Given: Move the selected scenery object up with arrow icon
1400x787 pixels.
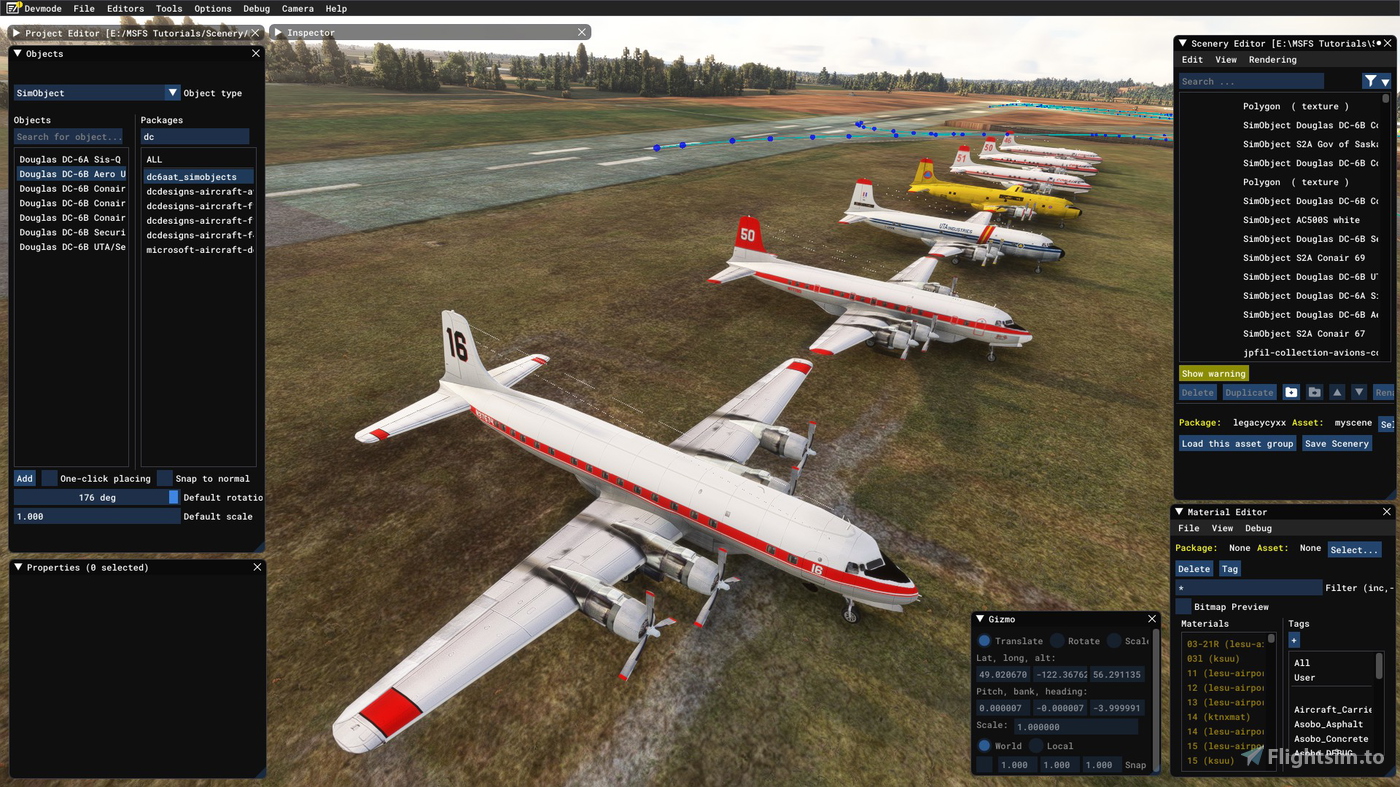Looking at the screenshot, I should tap(1338, 391).
